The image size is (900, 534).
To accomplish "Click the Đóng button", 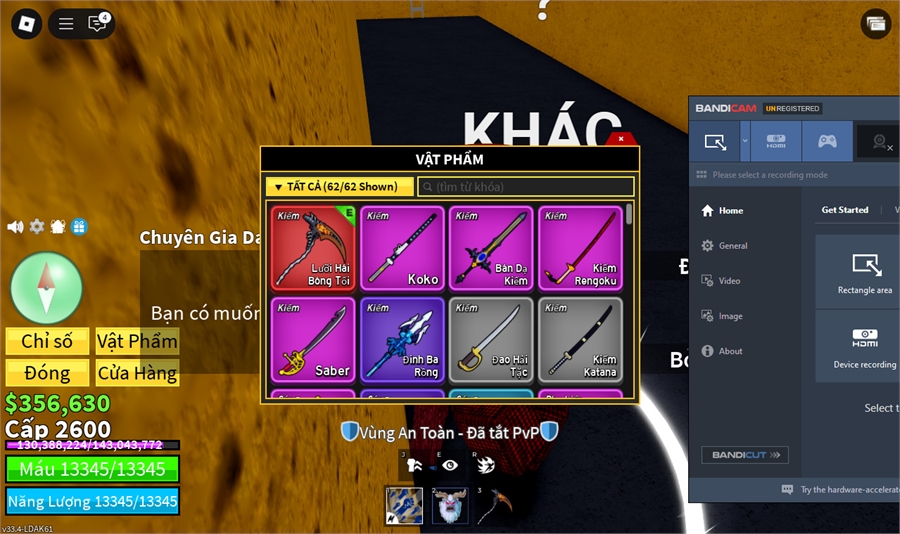I will coord(47,373).
